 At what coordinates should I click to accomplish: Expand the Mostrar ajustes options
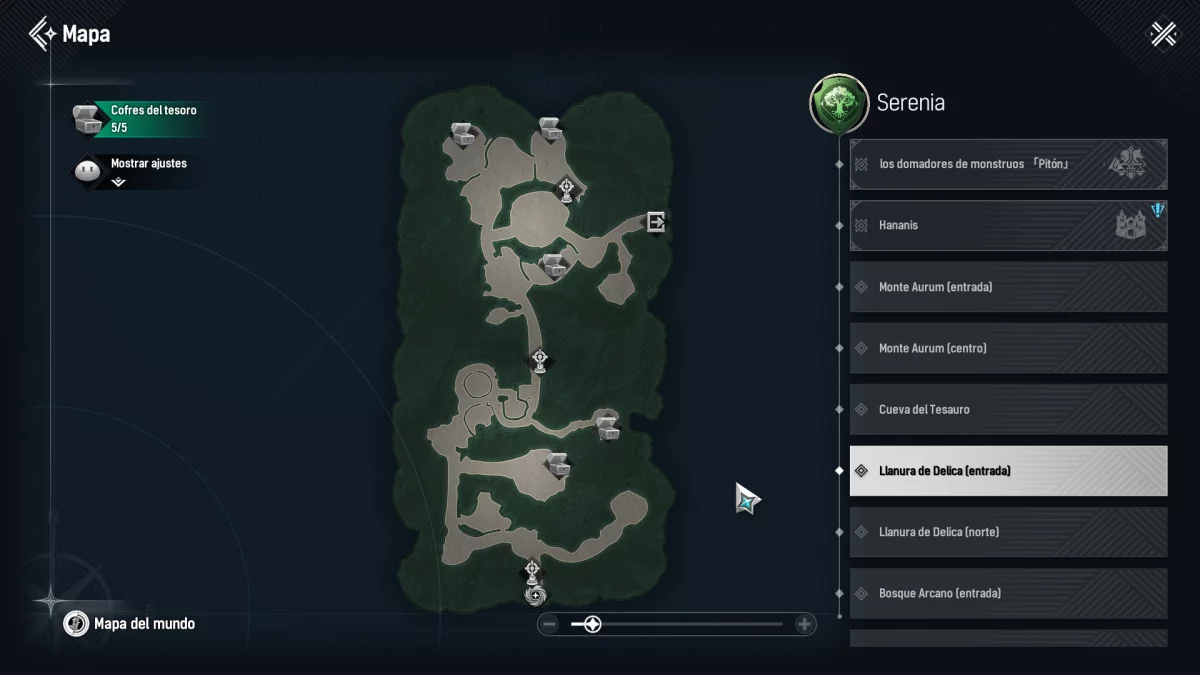118,181
